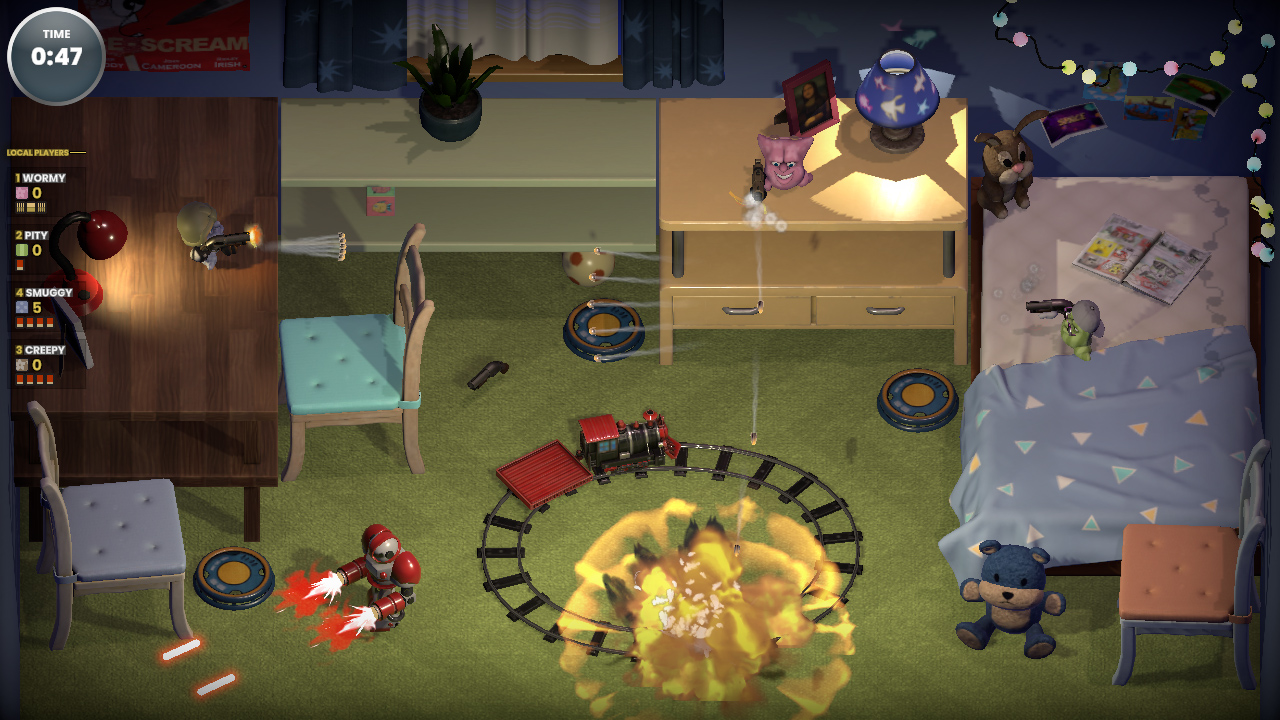The width and height of the screenshot is (1280, 720).
Task: Click Creepy's score of 0
Action: pos(36,363)
